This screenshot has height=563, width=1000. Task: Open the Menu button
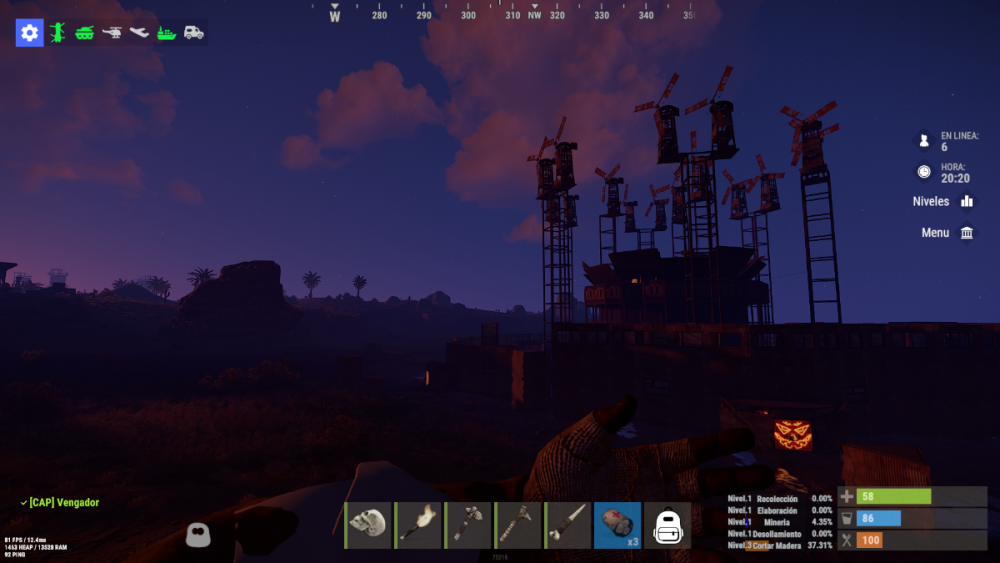[947, 233]
